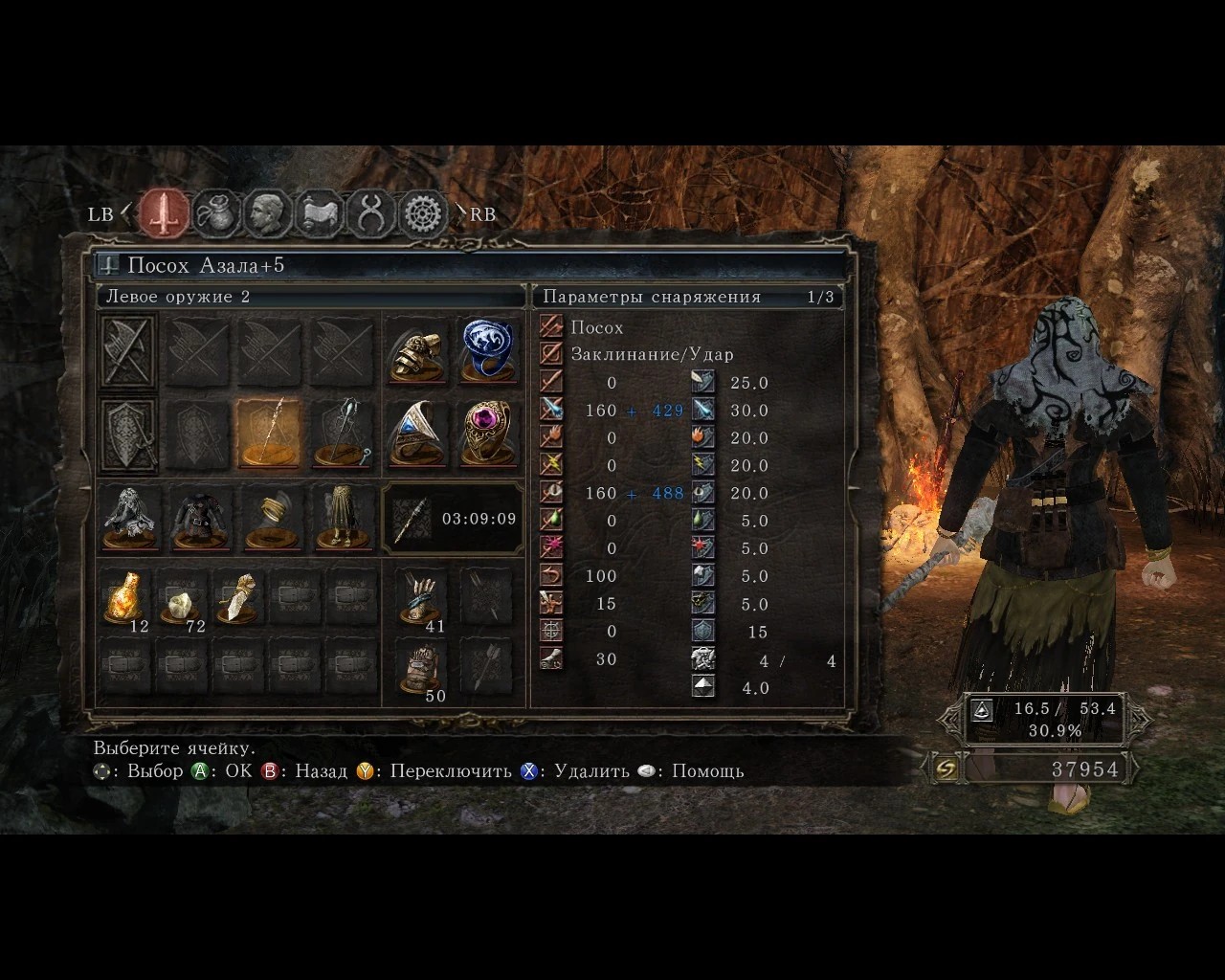
Task: Open the arrow slot holding 41 arrows
Action: point(420,598)
